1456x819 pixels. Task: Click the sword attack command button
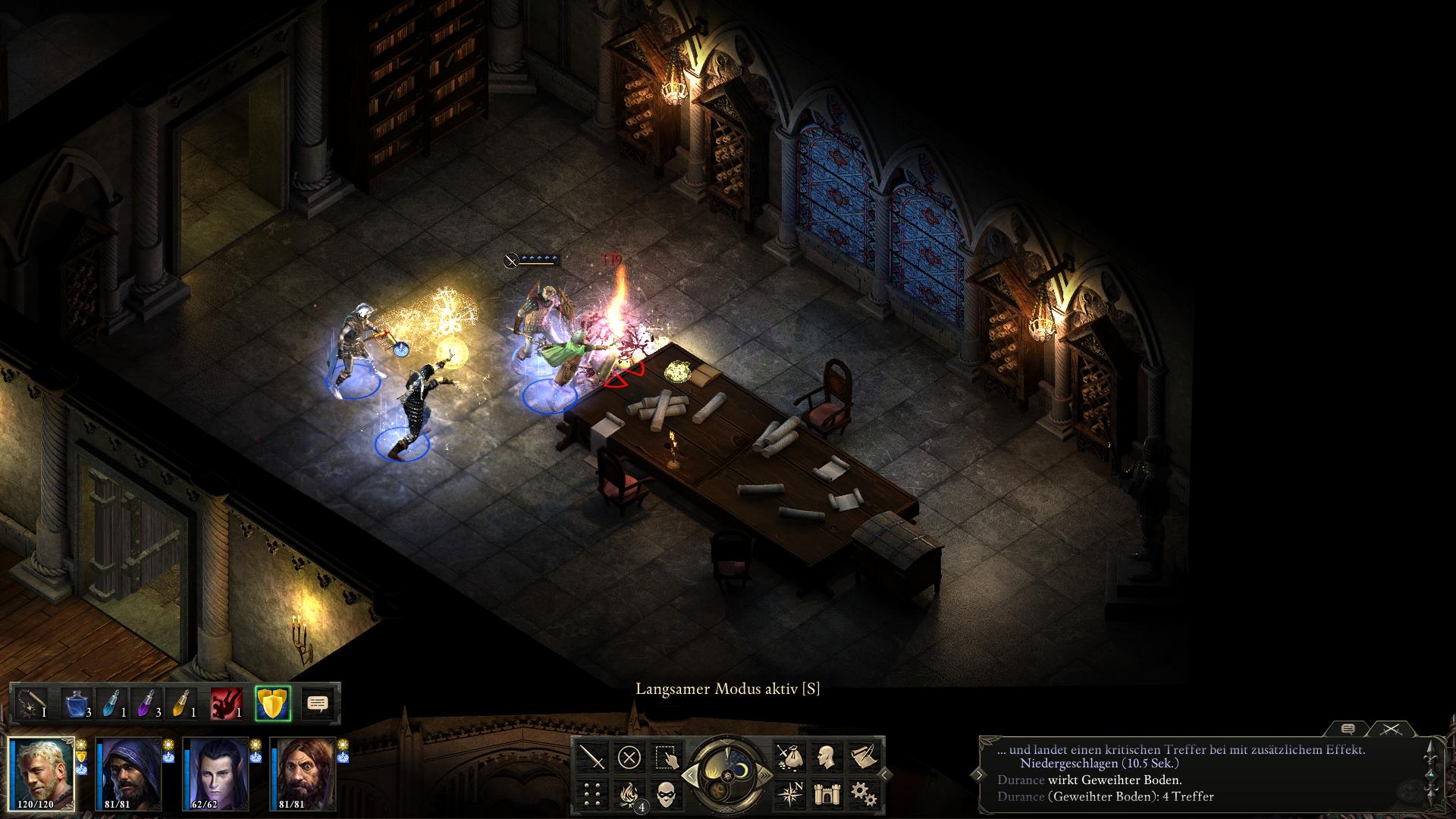click(x=593, y=757)
